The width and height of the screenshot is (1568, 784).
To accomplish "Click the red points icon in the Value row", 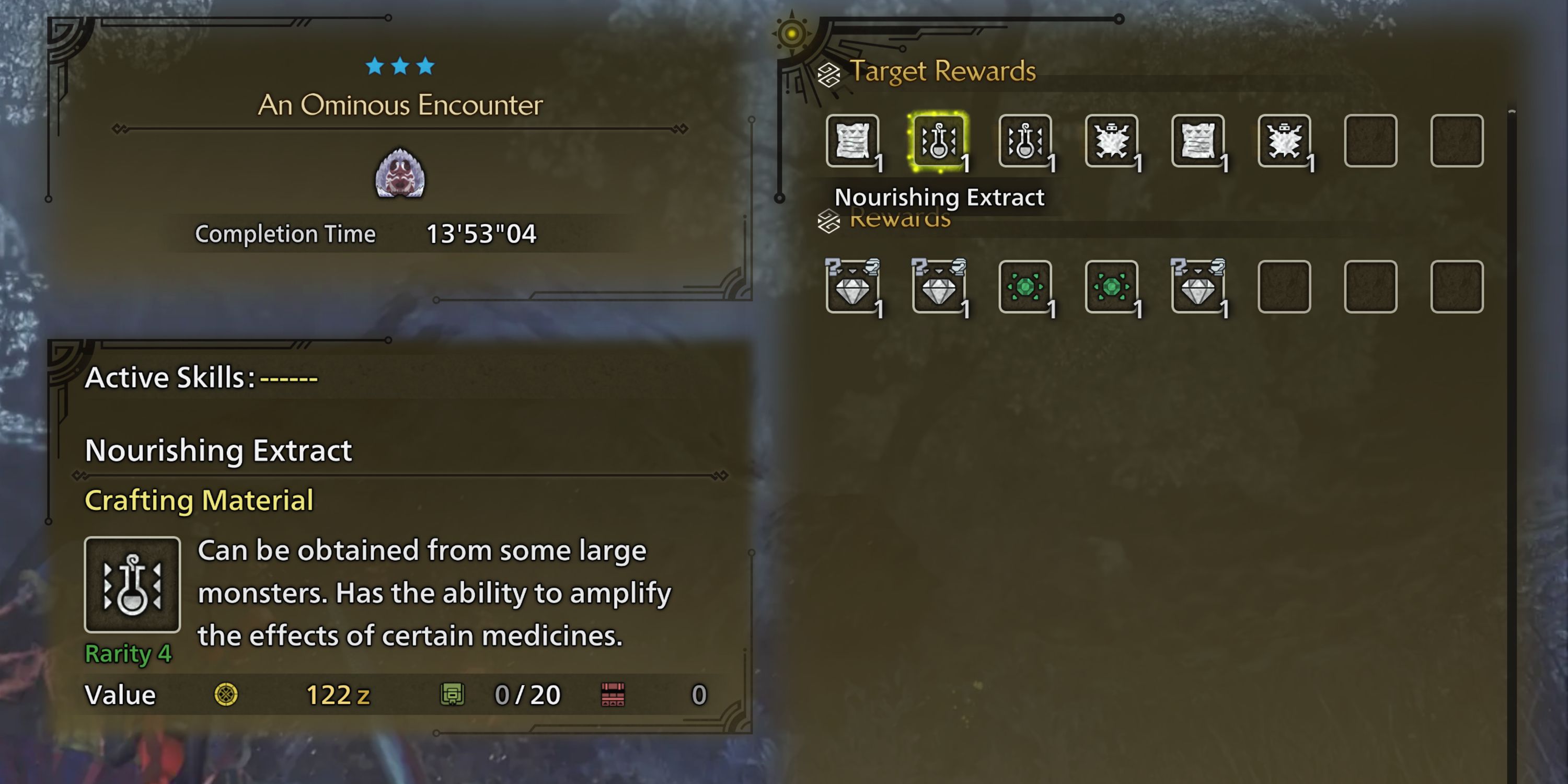I will 613,694.
